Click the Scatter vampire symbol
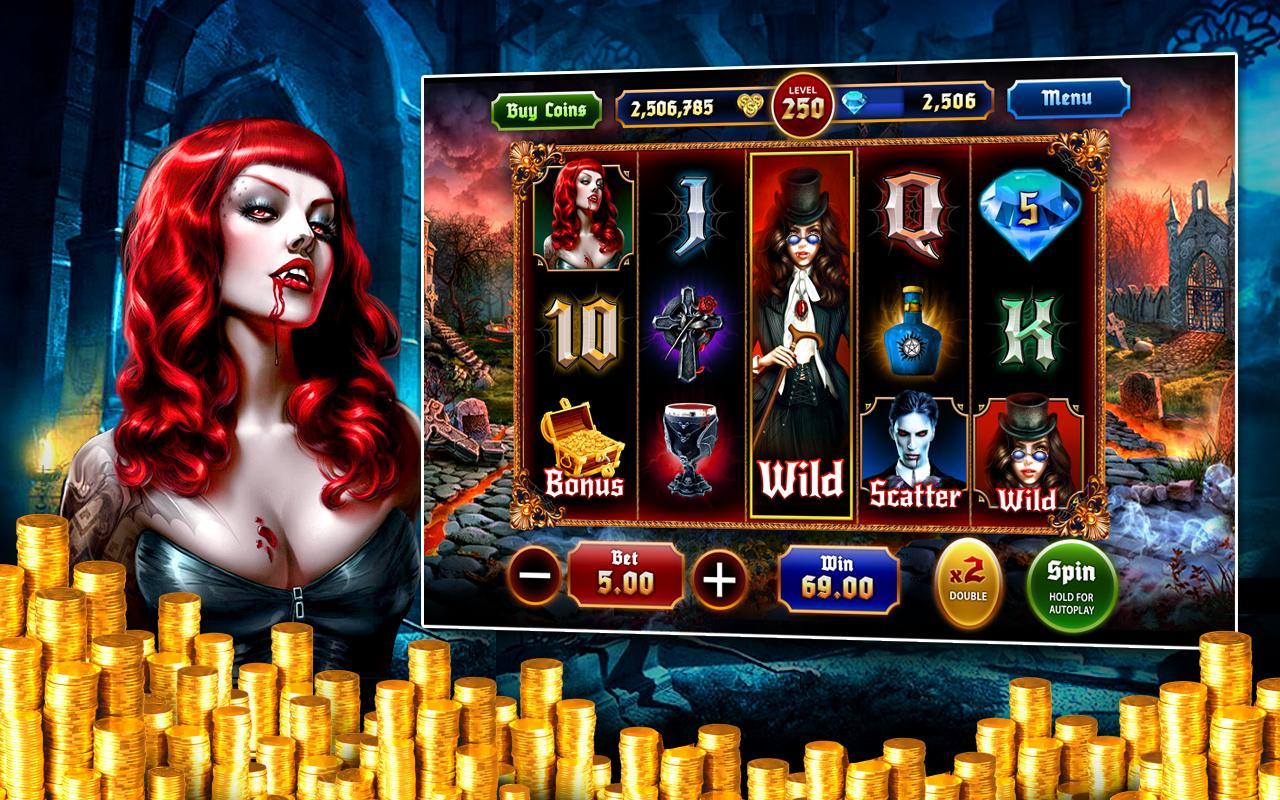Viewport: 1280px width, 800px height. point(915,450)
